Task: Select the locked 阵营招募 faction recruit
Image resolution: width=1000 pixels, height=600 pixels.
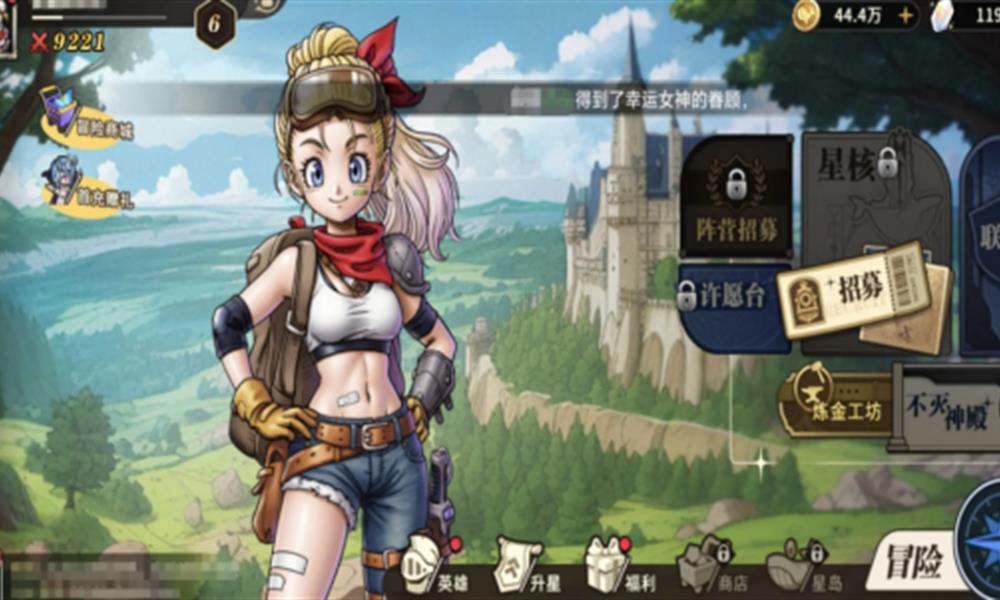Action: 737,198
